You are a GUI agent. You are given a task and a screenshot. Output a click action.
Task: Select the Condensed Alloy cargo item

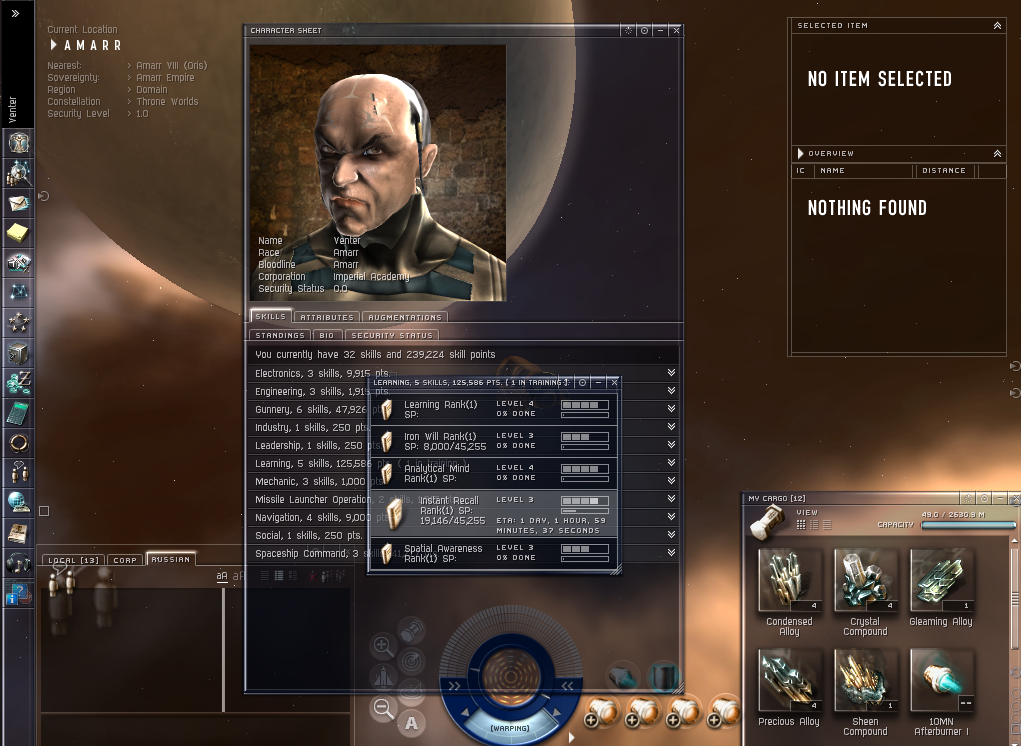[x=789, y=580]
